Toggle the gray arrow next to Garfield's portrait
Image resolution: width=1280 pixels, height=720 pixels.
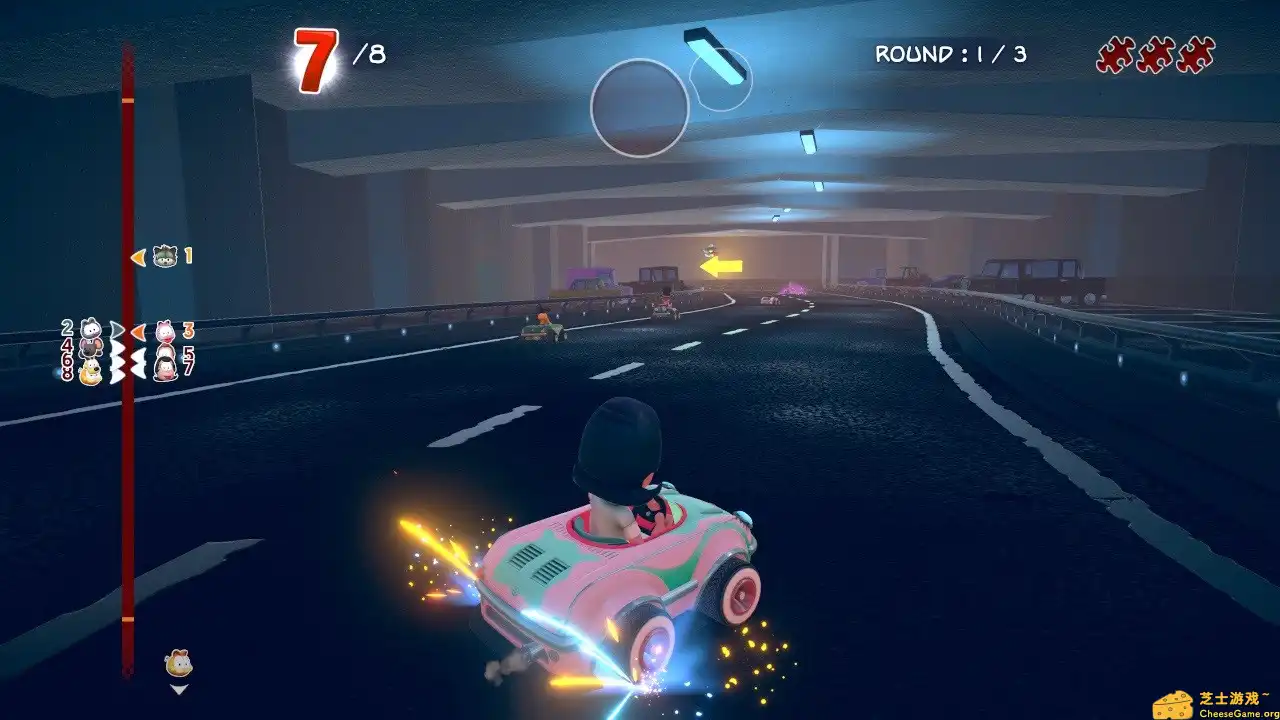click(x=116, y=328)
